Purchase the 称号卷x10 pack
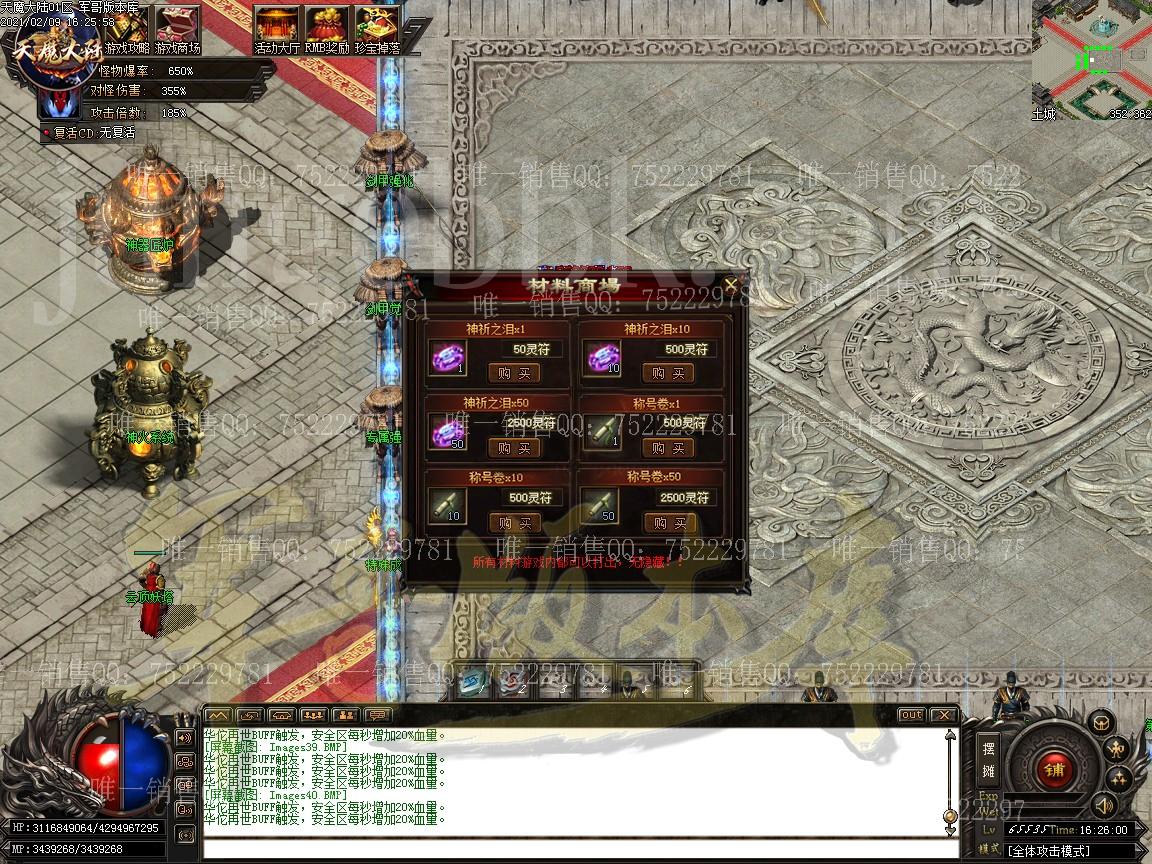Image resolution: width=1152 pixels, height=864 pixels. [515, 523]
